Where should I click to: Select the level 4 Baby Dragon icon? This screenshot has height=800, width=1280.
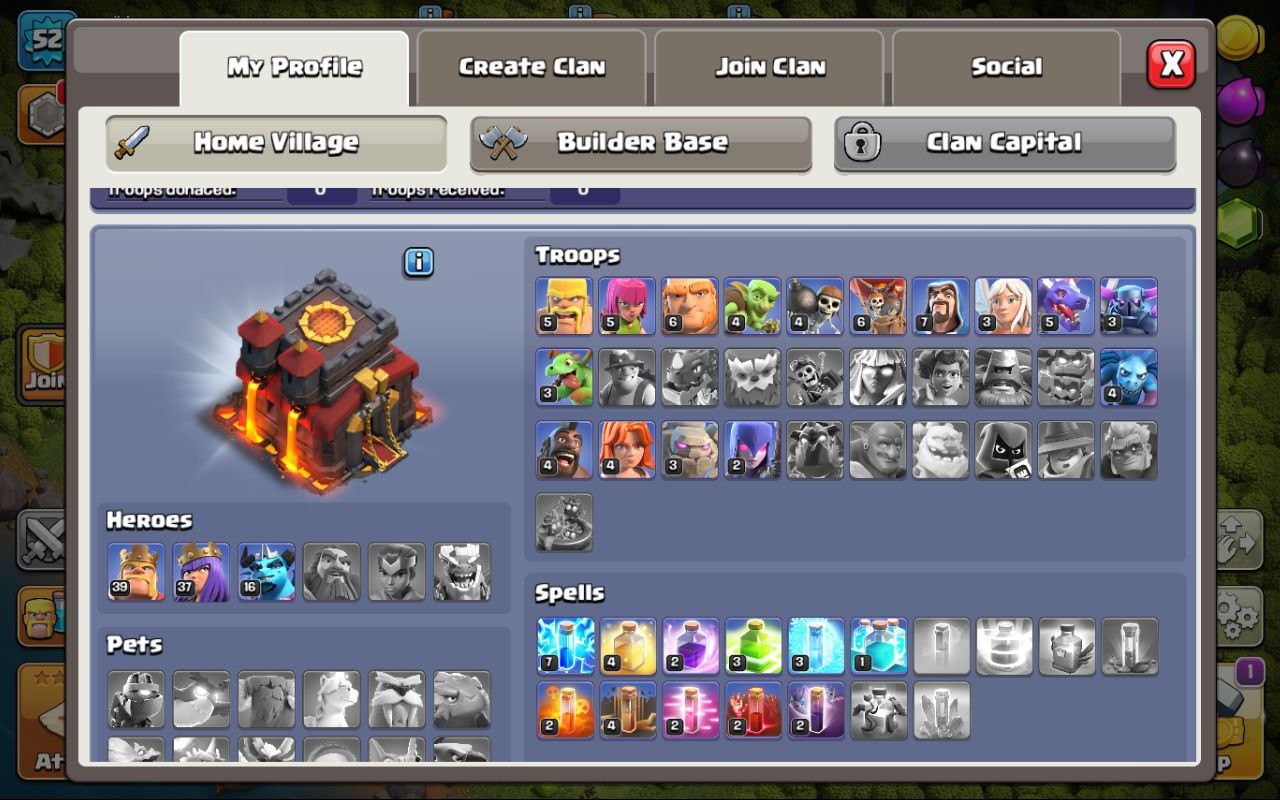click(x=564, y=377)
